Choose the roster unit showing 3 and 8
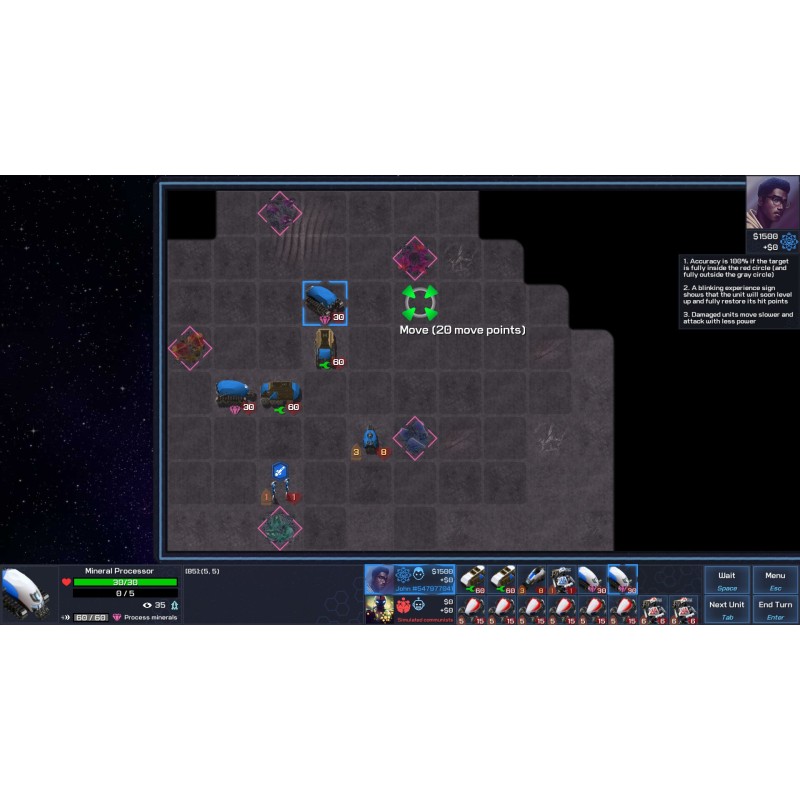The width and height of the screenshot is (800, 800). coord(532,579)
